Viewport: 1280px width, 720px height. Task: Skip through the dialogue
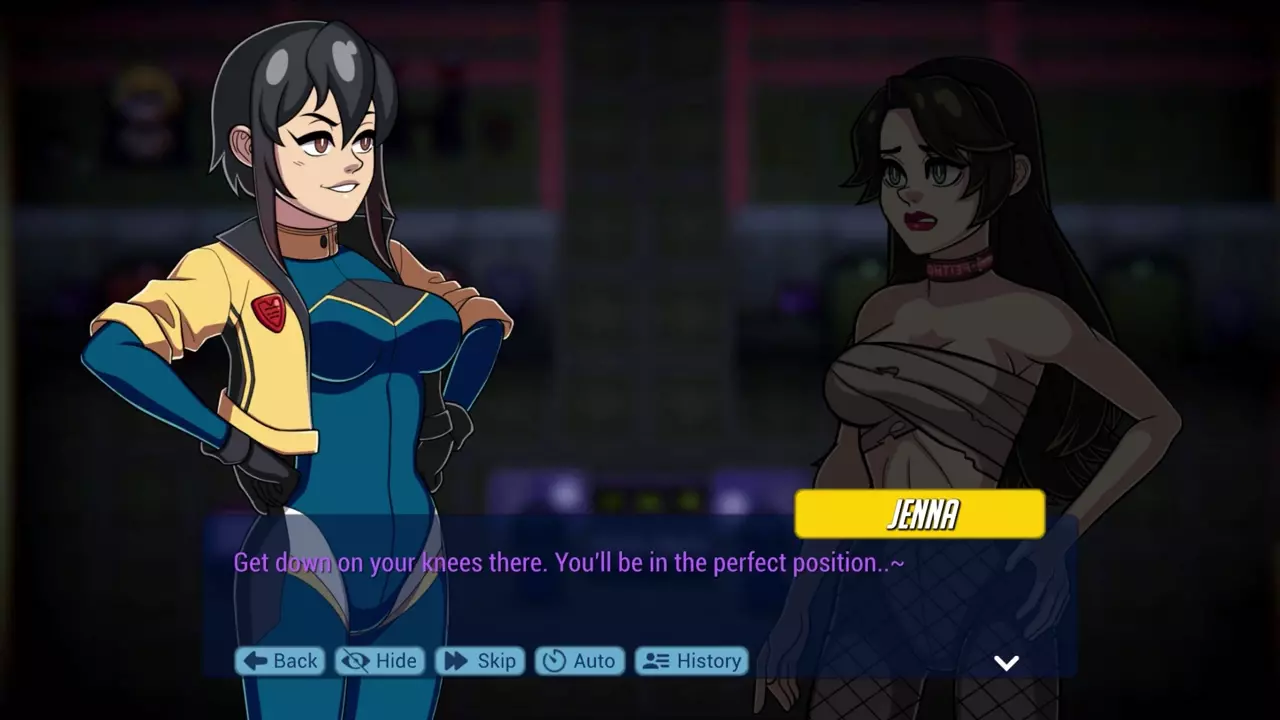(x=480, y=661)
